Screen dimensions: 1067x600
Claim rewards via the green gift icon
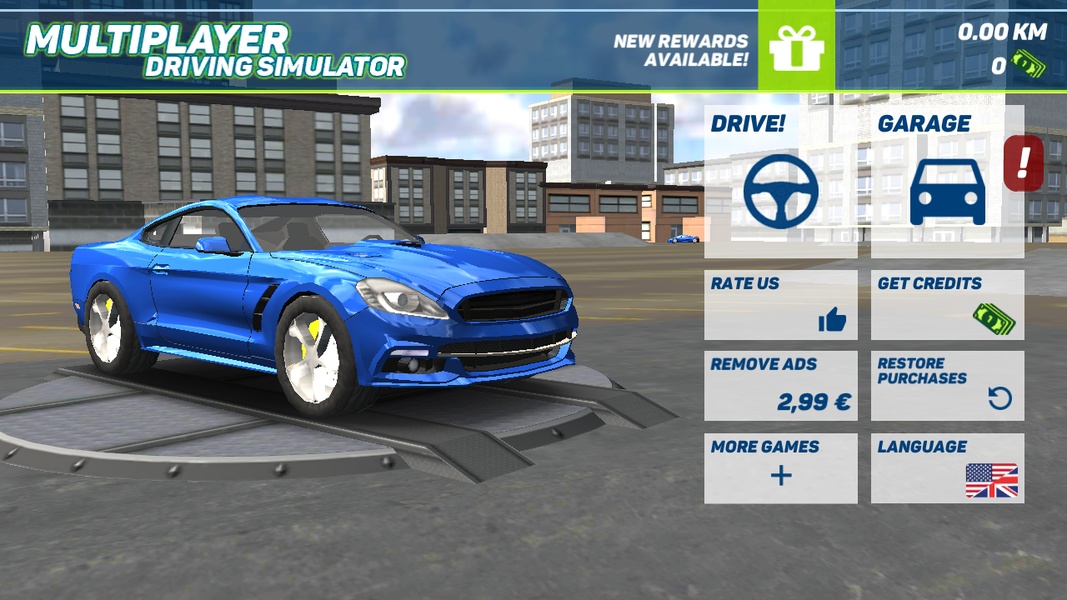(x=796, y=46)
